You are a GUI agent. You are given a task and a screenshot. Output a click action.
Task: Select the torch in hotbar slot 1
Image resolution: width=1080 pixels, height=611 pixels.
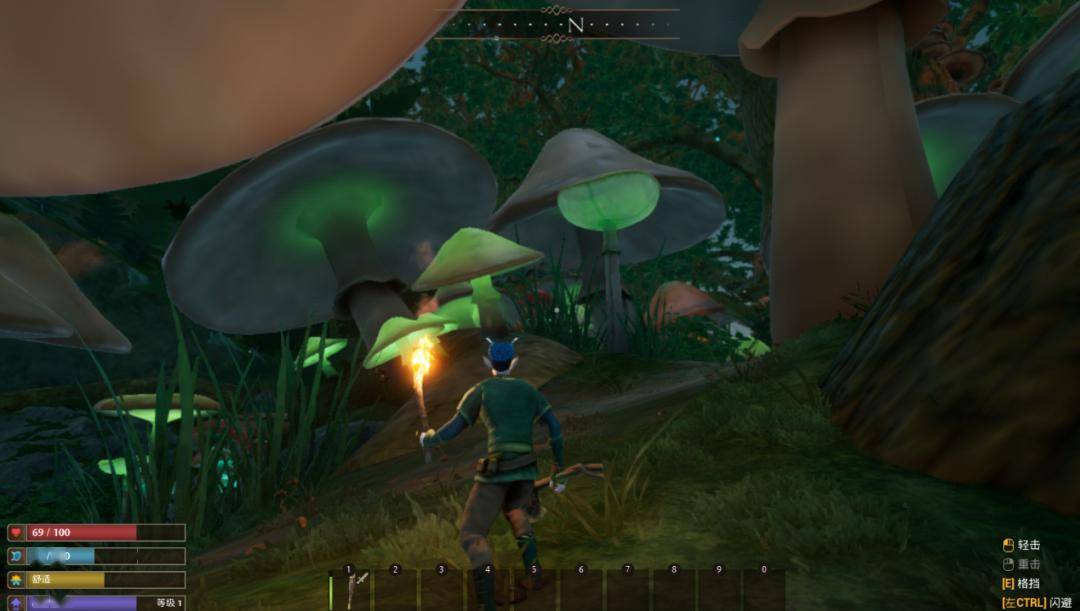(x=351, y=590)
